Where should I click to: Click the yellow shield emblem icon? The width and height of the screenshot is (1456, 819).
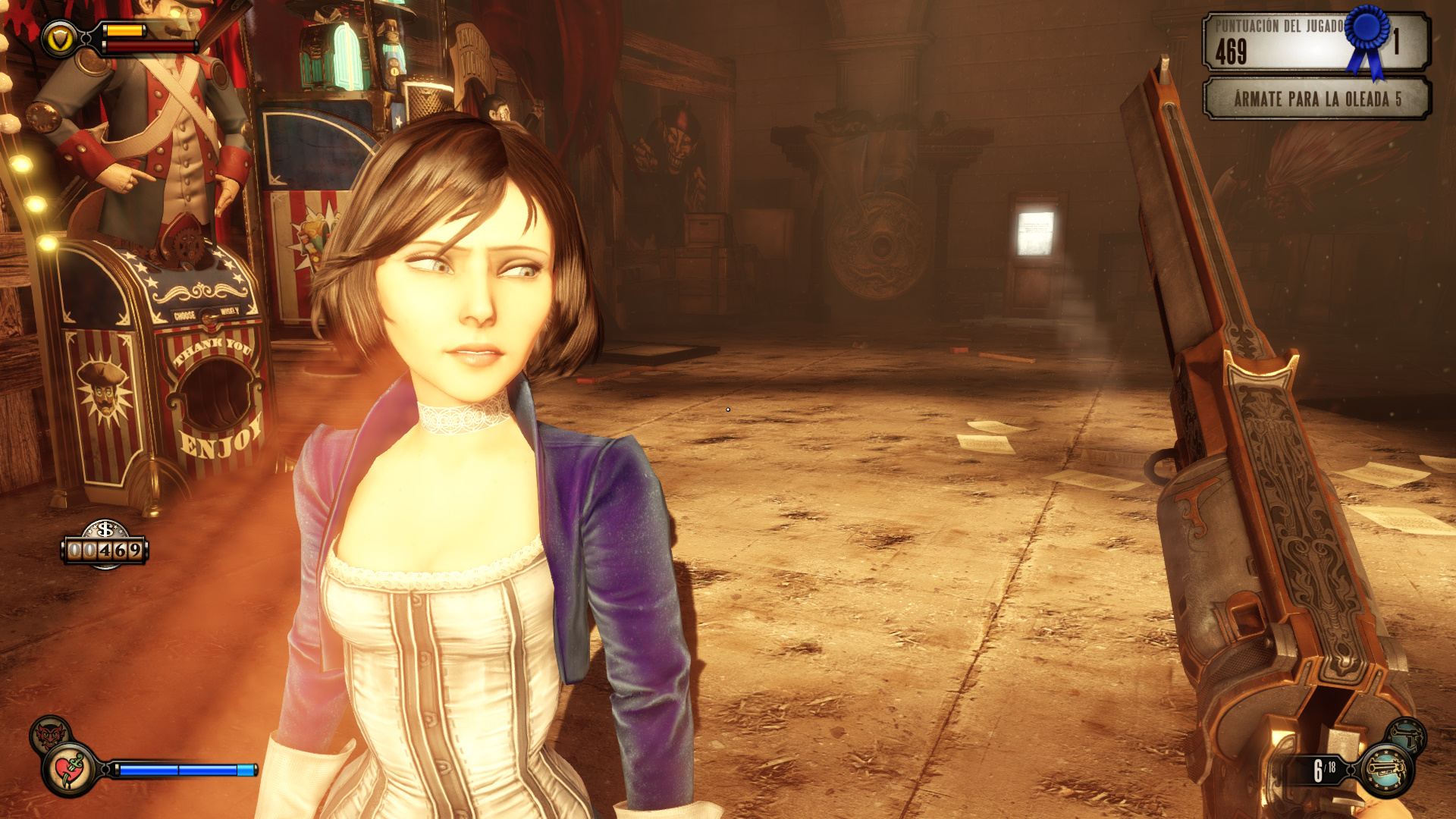(59, 38)
